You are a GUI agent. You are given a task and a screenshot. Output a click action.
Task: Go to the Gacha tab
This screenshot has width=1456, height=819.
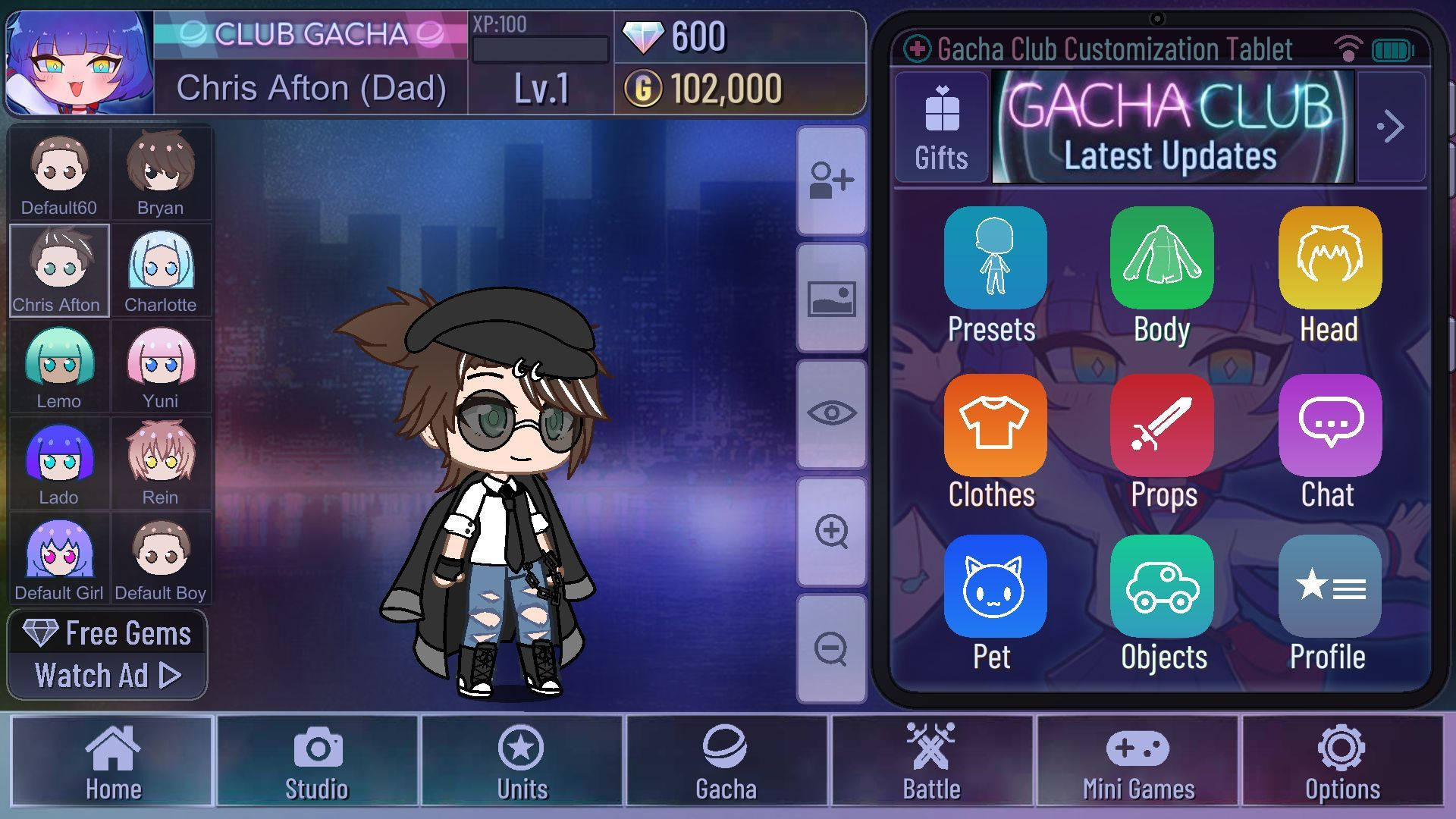click(x=726, y=761)
